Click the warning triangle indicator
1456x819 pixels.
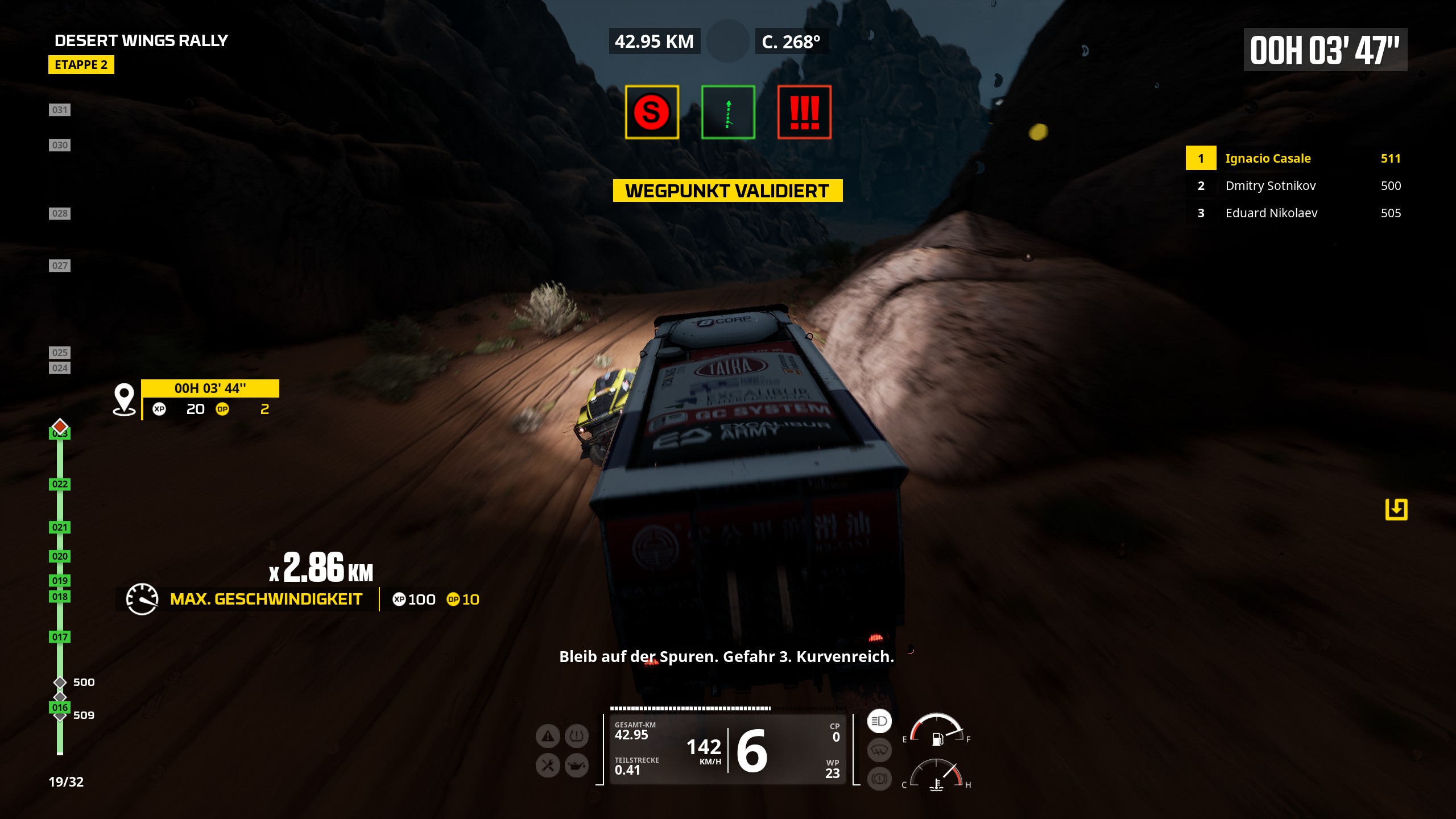pos(548,737)
